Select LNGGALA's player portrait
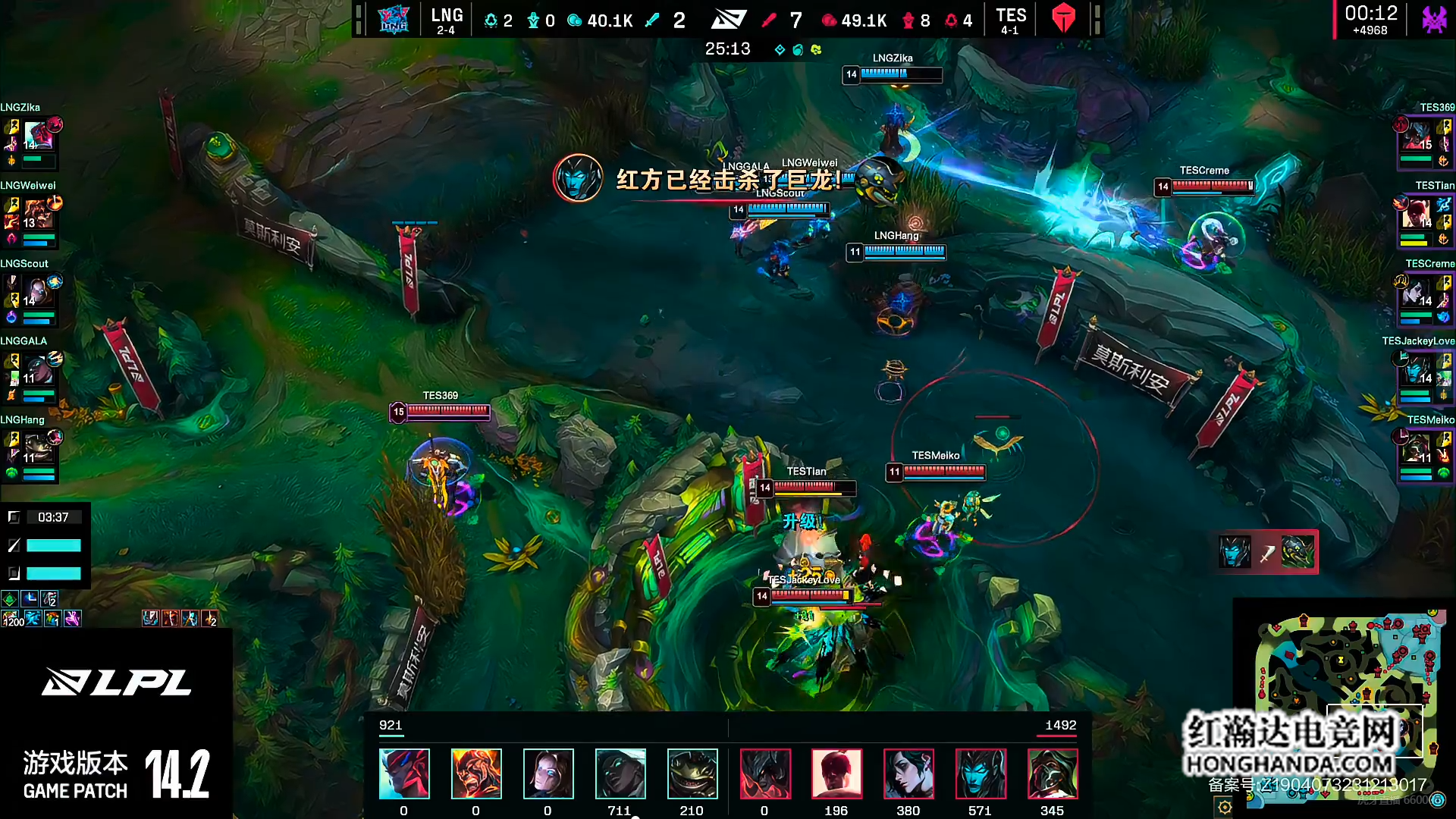Image resolution: width=1456 pixels, height=819 pixels. pyautogui.click(x=38, y=371)
